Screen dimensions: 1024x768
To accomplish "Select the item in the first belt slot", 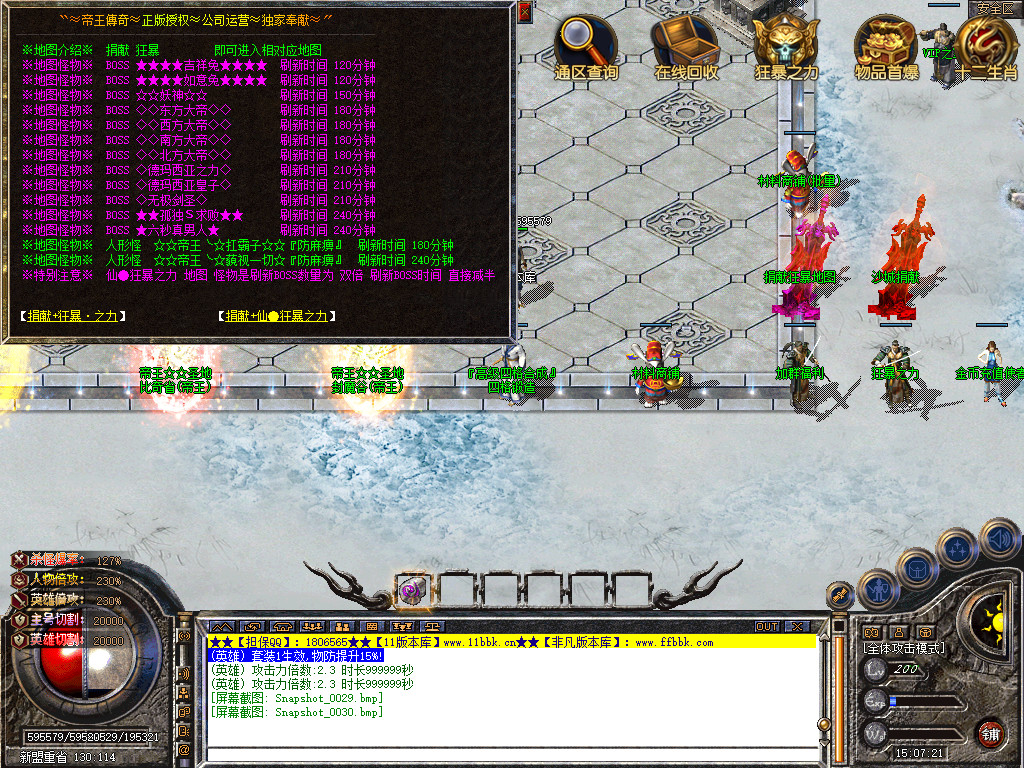I will pos(412,590).
